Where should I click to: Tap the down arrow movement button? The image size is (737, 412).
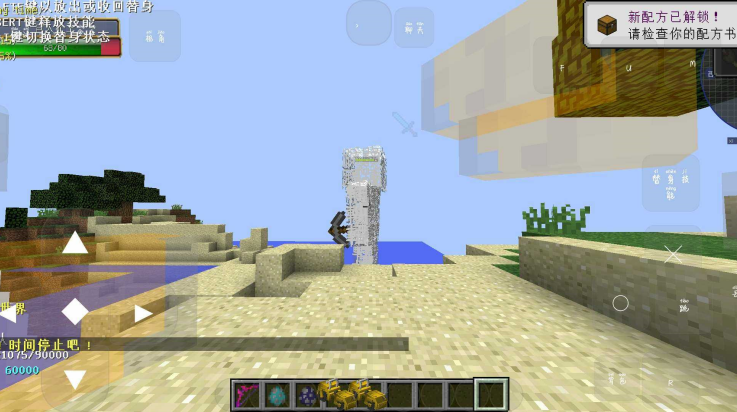[75, 379]
